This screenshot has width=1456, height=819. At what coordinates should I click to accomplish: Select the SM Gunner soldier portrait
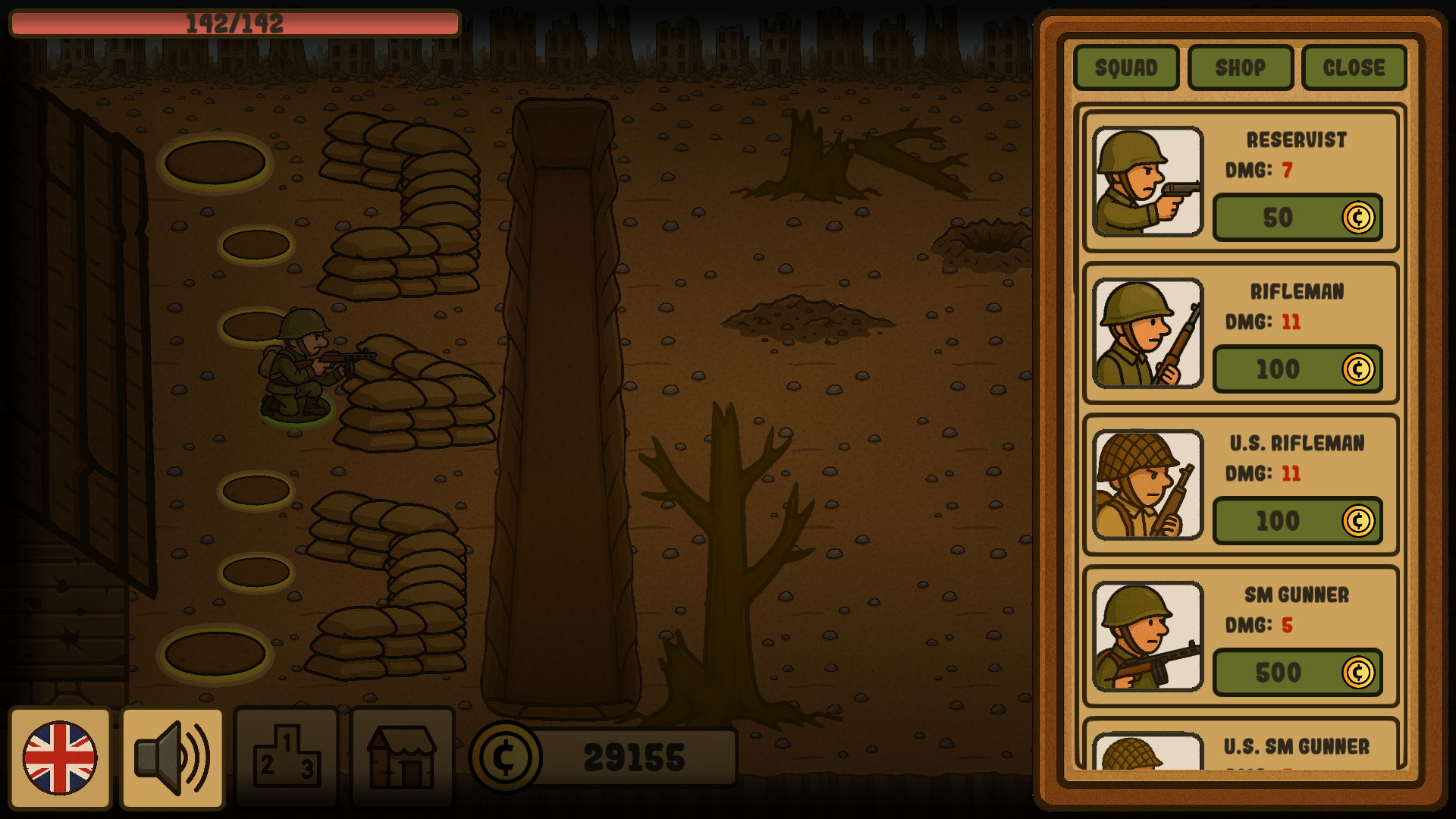[1147, 637]
